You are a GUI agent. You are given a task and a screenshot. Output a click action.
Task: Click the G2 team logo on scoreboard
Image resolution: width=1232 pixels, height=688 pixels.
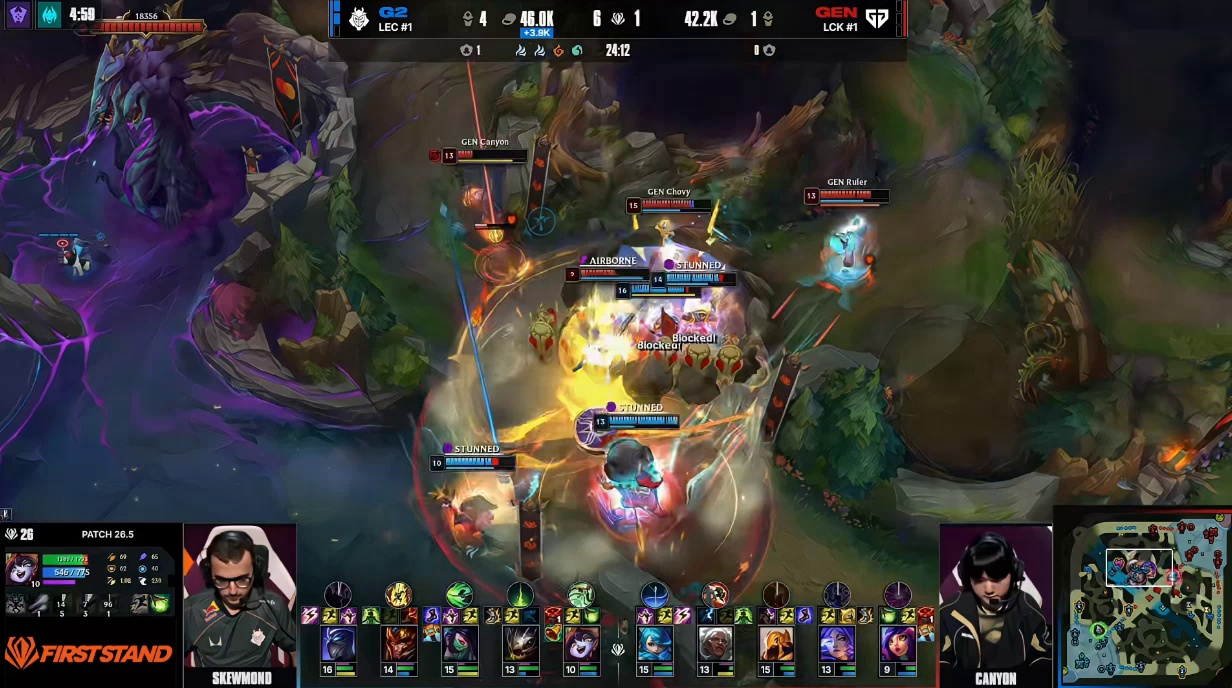(x=359, y=18)
